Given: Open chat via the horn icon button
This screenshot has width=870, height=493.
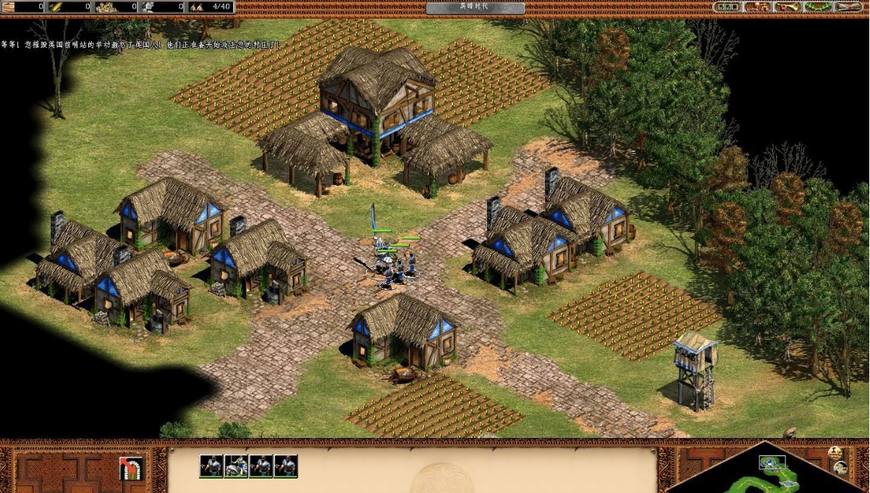Looking at the screenshot, I should tap(788, 7).
